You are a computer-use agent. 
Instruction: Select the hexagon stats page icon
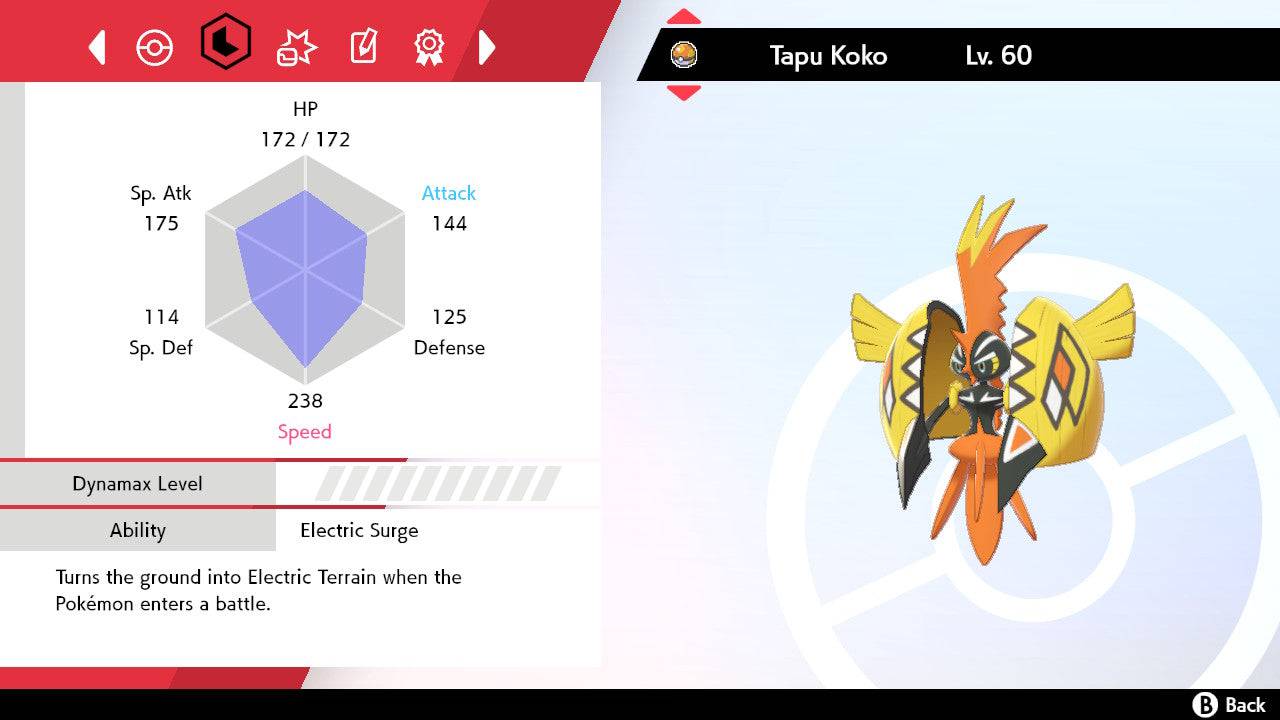(224, 44)
